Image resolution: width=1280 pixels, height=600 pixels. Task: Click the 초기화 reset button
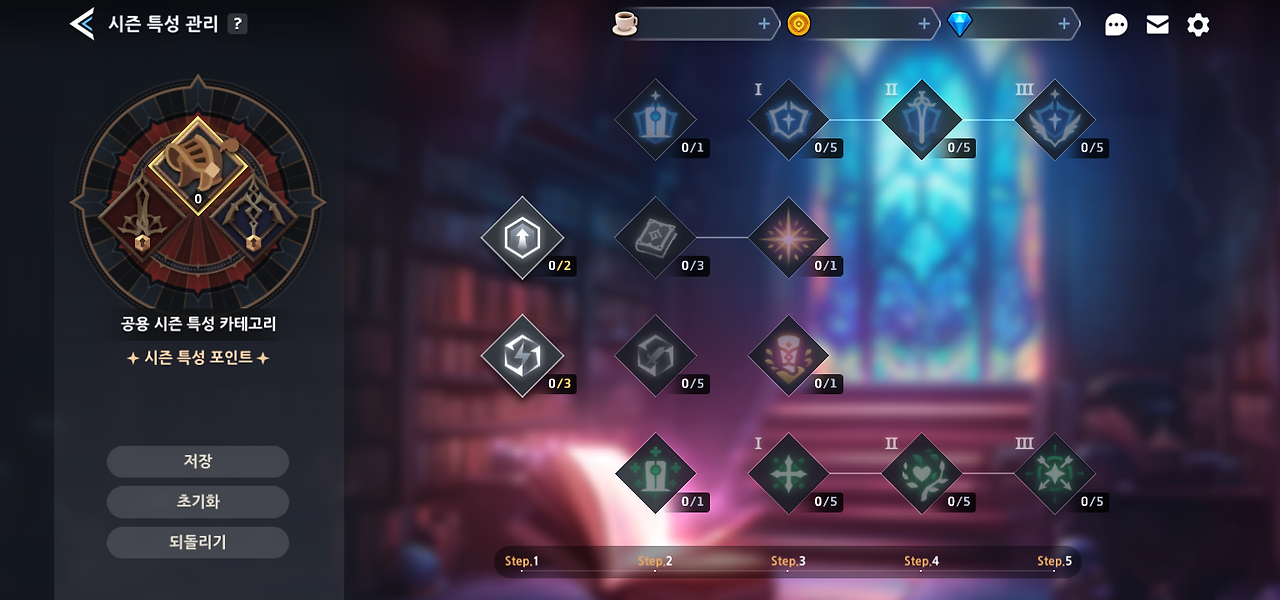point(198,502)
